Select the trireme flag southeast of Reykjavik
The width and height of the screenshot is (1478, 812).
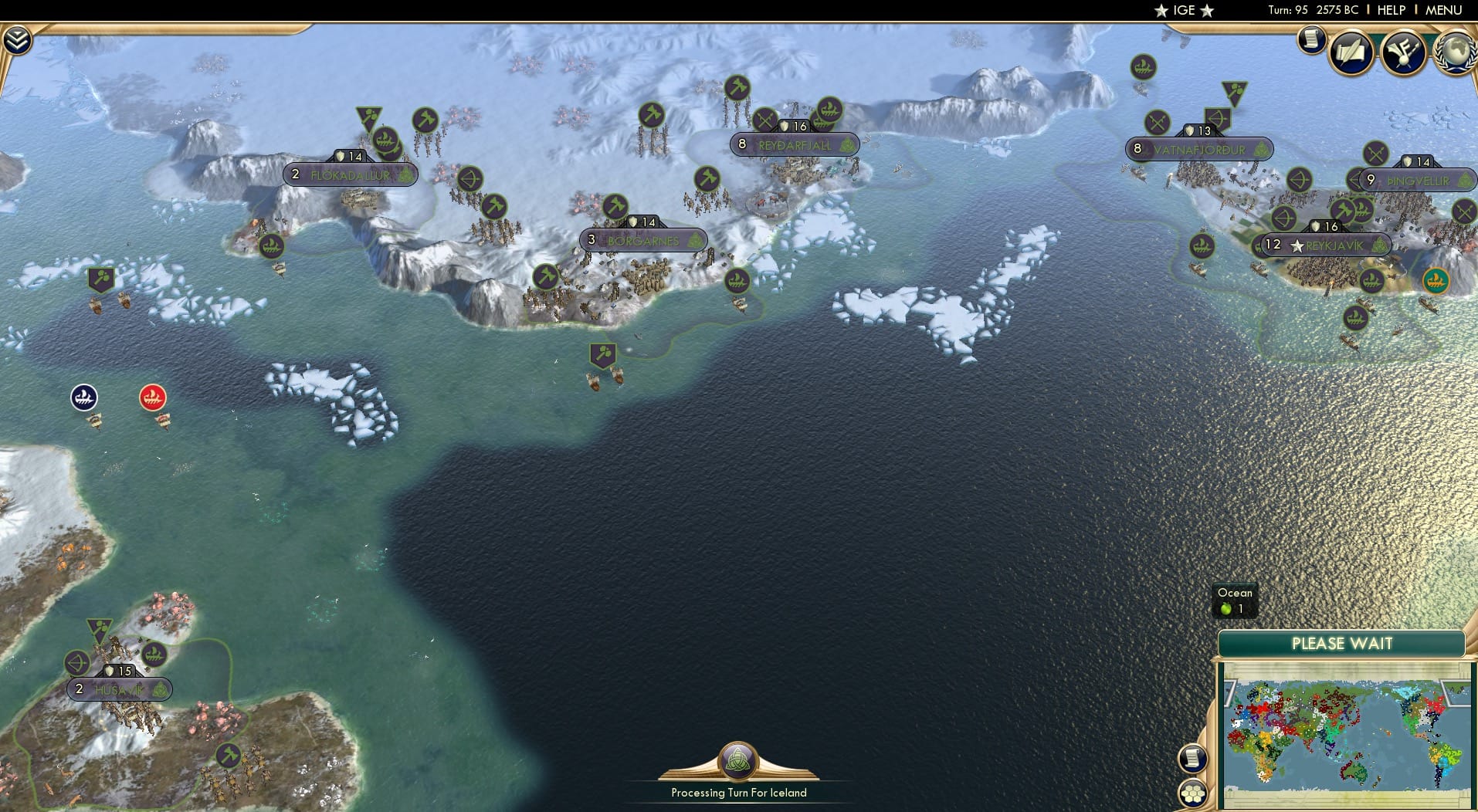click(x=1373, y=281)
